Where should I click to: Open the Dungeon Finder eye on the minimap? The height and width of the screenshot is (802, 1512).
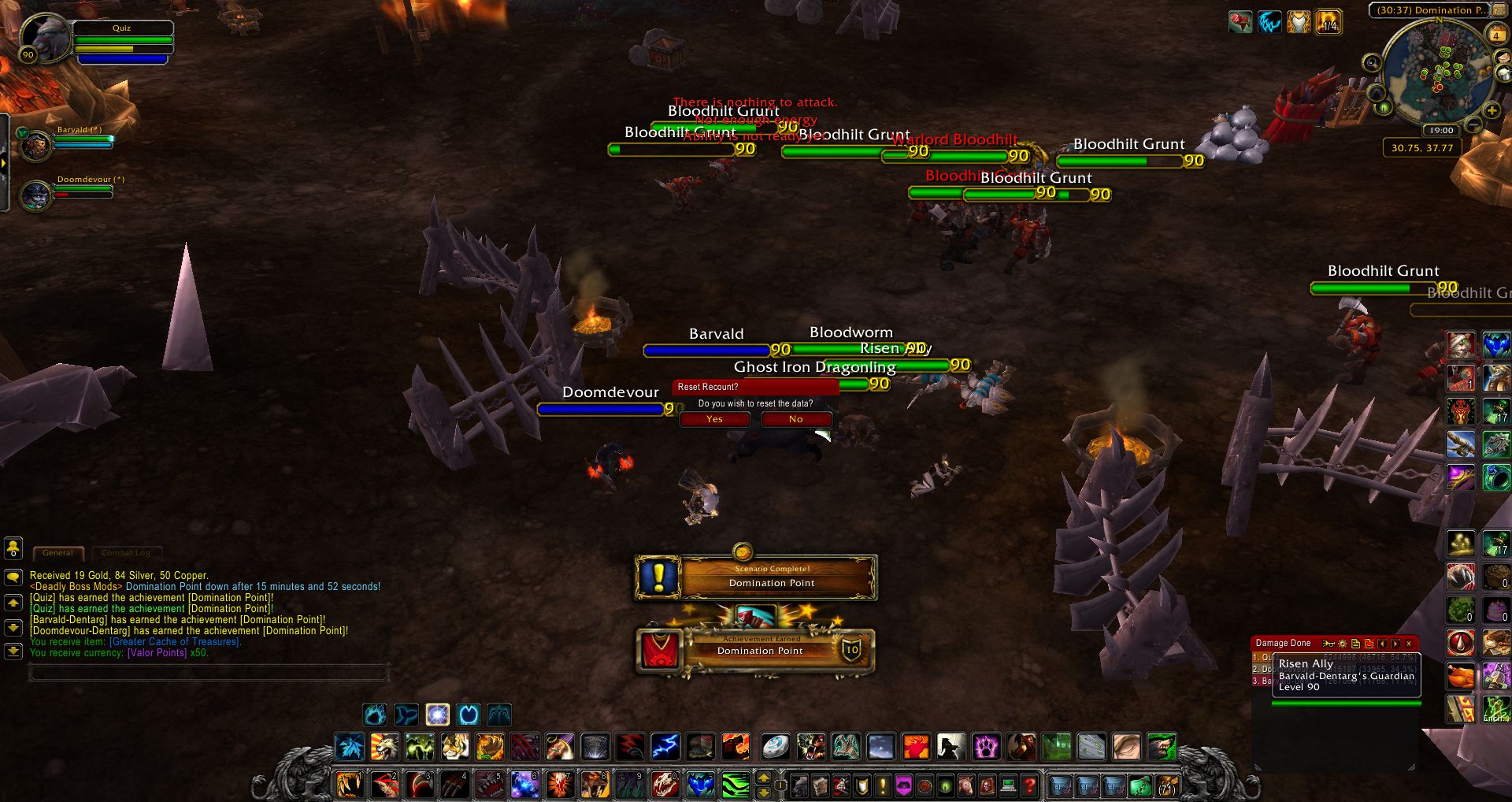coord(1384,108)
